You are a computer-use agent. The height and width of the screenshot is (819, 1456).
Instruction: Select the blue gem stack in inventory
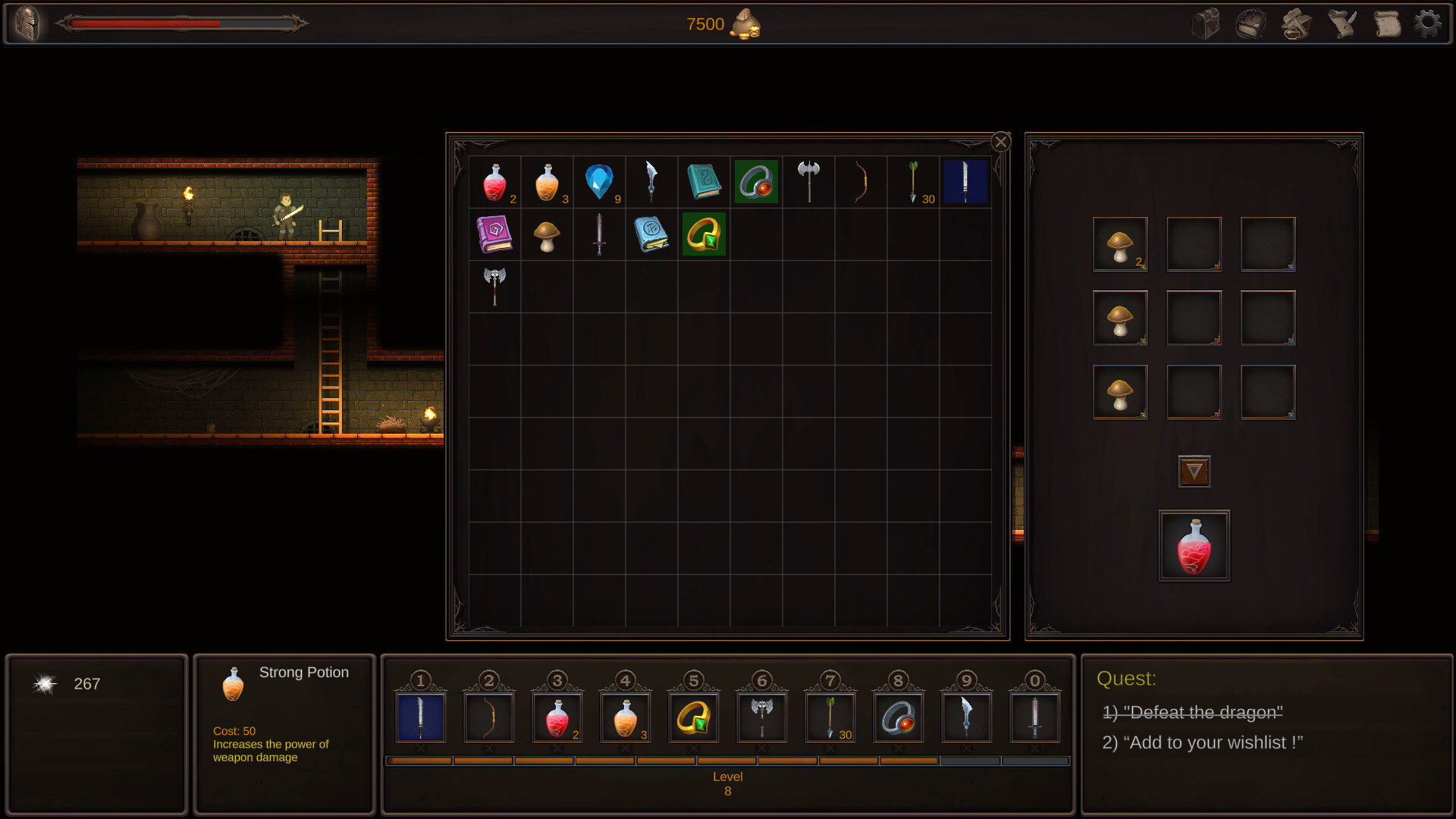[599, 182]
